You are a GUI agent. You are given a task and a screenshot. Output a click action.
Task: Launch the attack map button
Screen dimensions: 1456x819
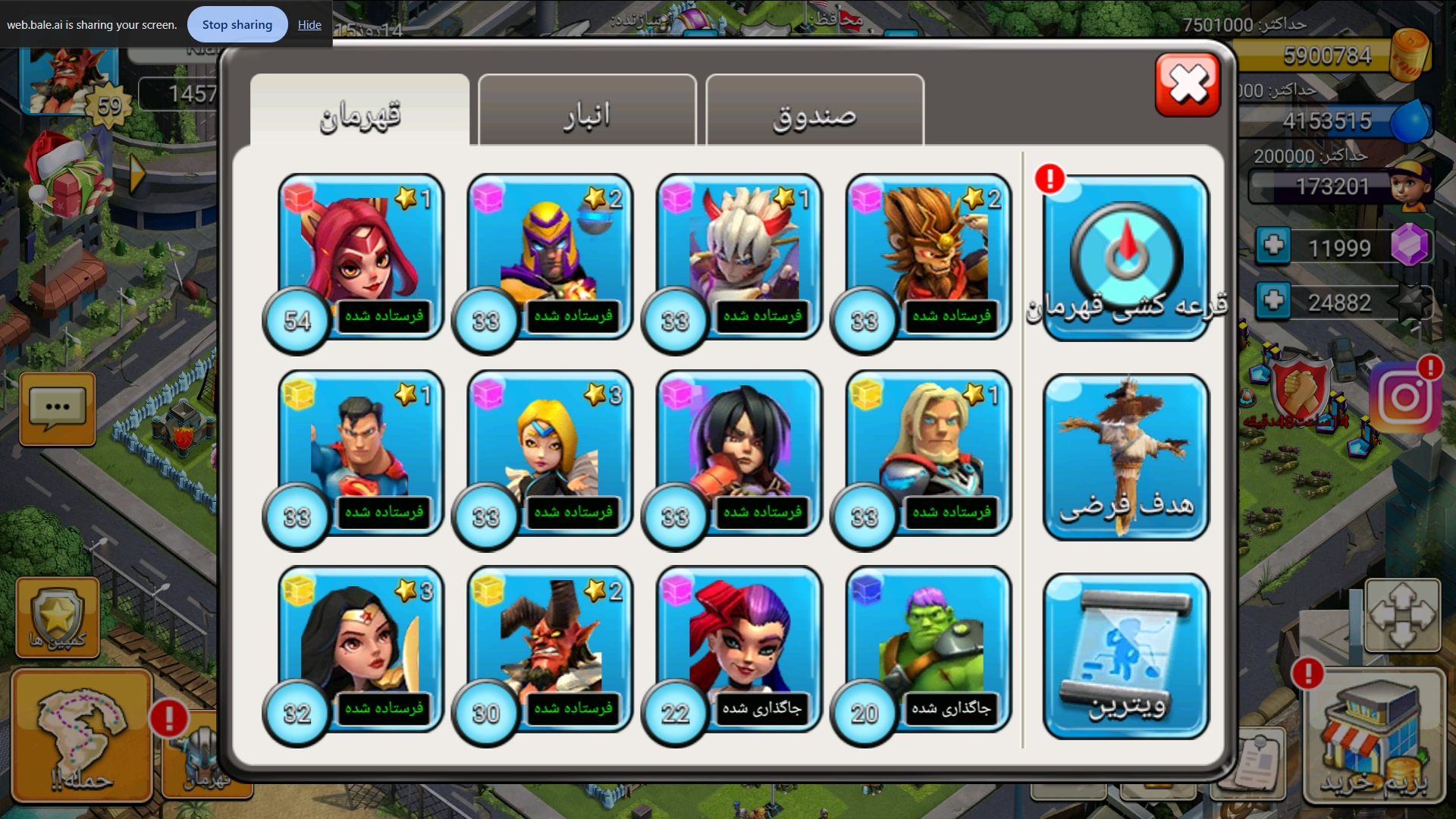point(82,734)
